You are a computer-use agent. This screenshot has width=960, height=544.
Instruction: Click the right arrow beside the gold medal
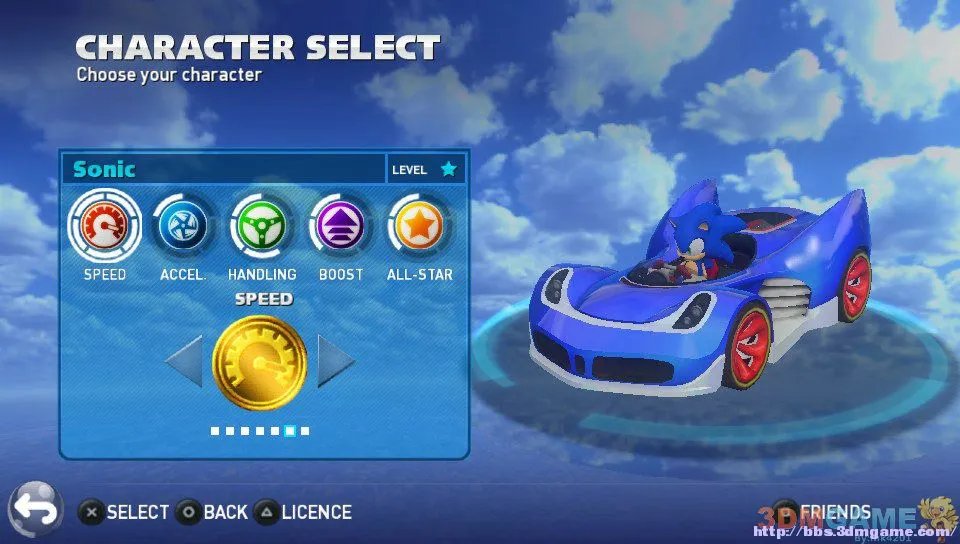point(335,361)
